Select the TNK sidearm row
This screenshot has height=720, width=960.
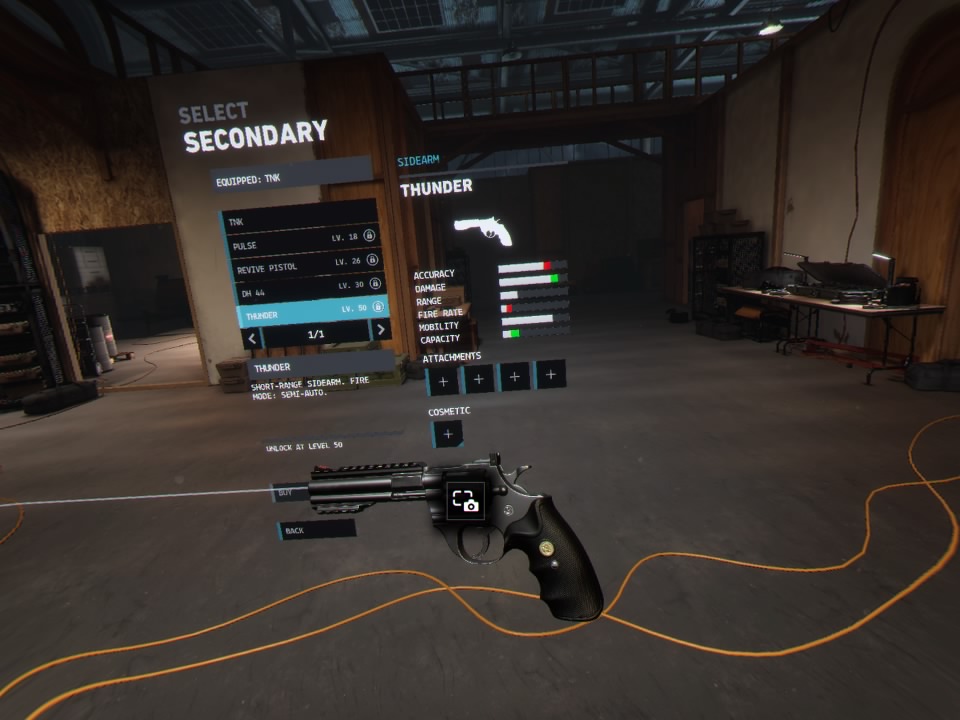tap(298, 219)
